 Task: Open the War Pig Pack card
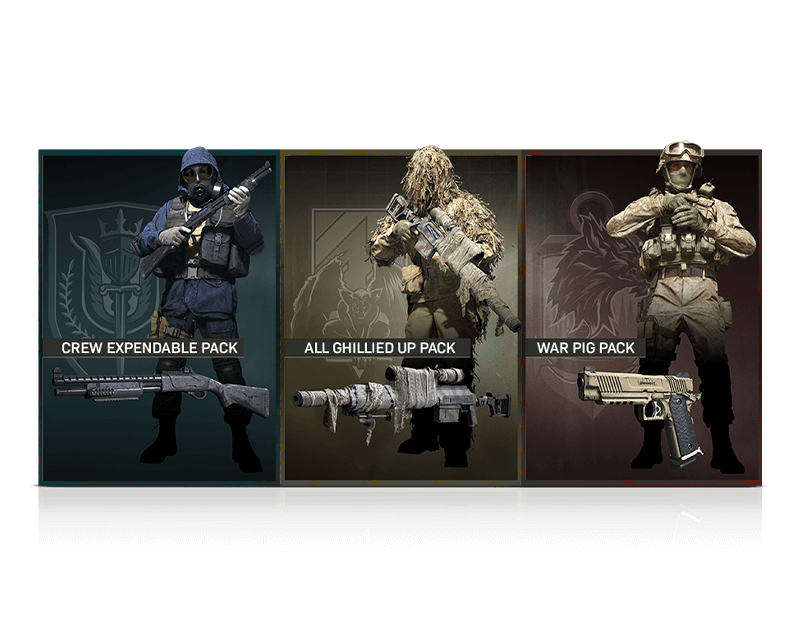(x=642, y=316)
